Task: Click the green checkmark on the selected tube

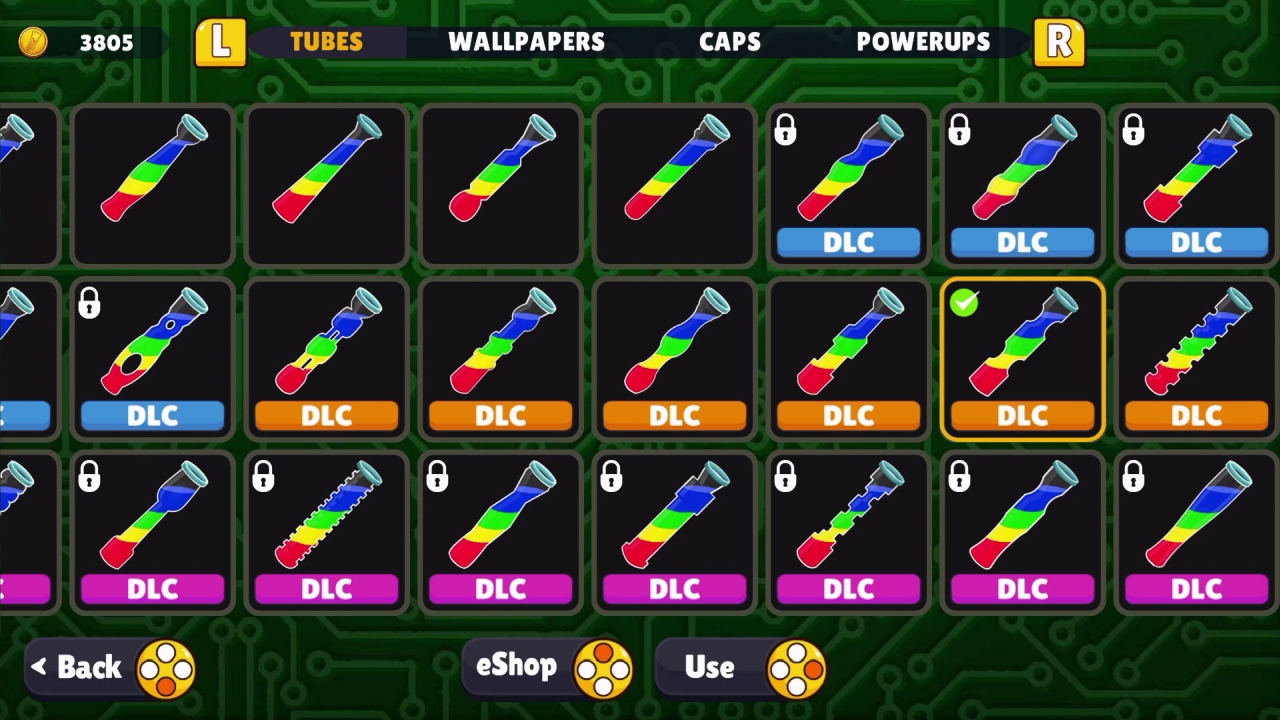Action: [963, 303]
